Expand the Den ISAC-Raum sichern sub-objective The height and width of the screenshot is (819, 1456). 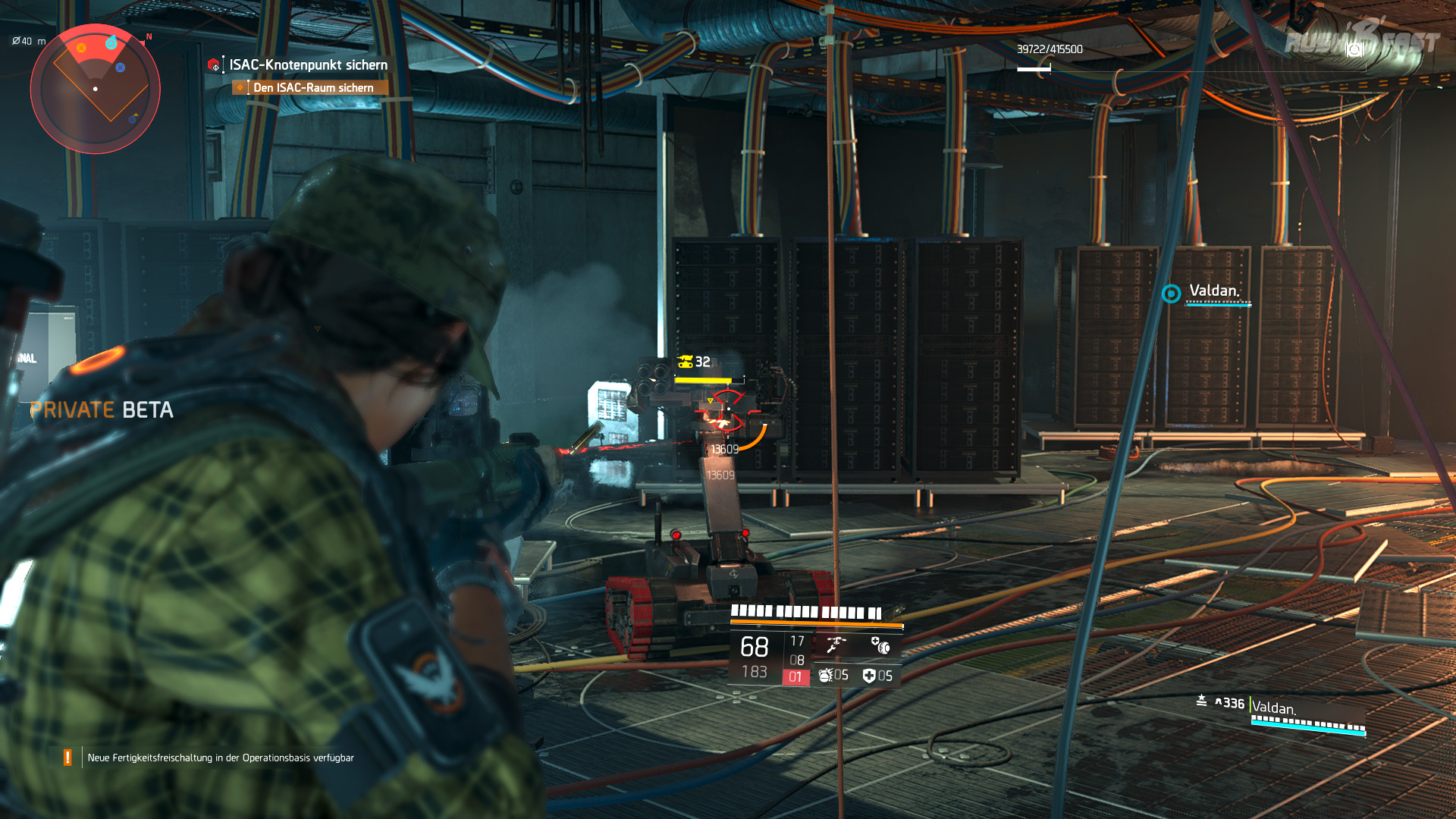click(315, 88)
